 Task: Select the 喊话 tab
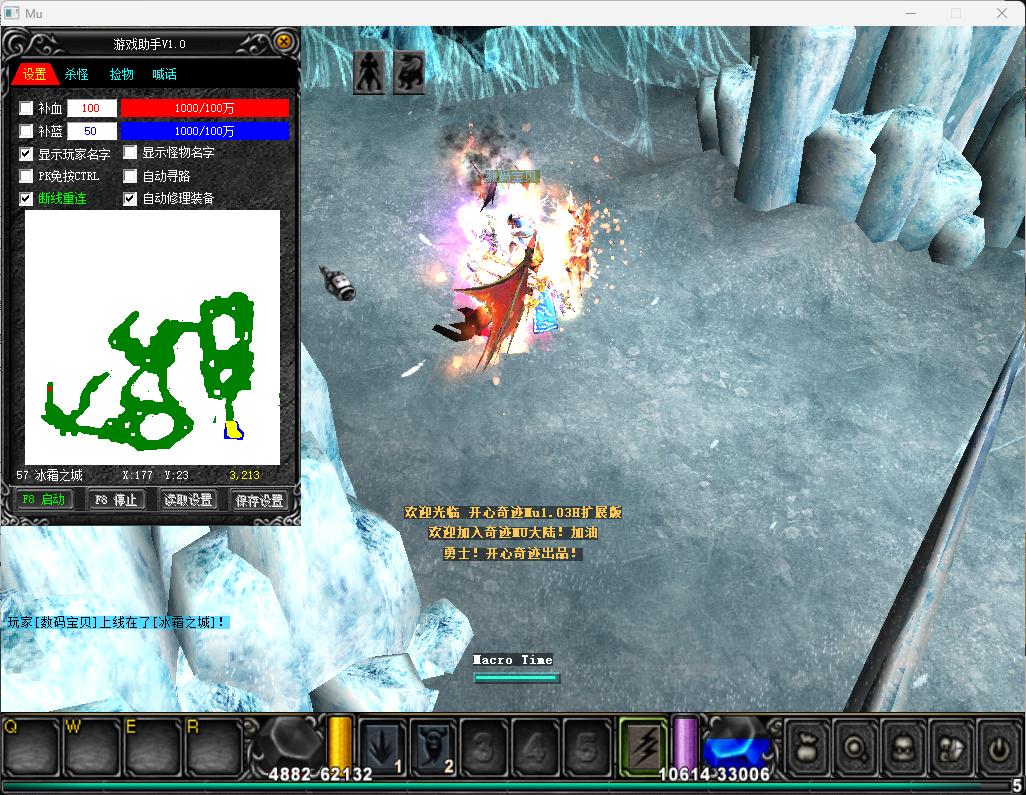164,74
